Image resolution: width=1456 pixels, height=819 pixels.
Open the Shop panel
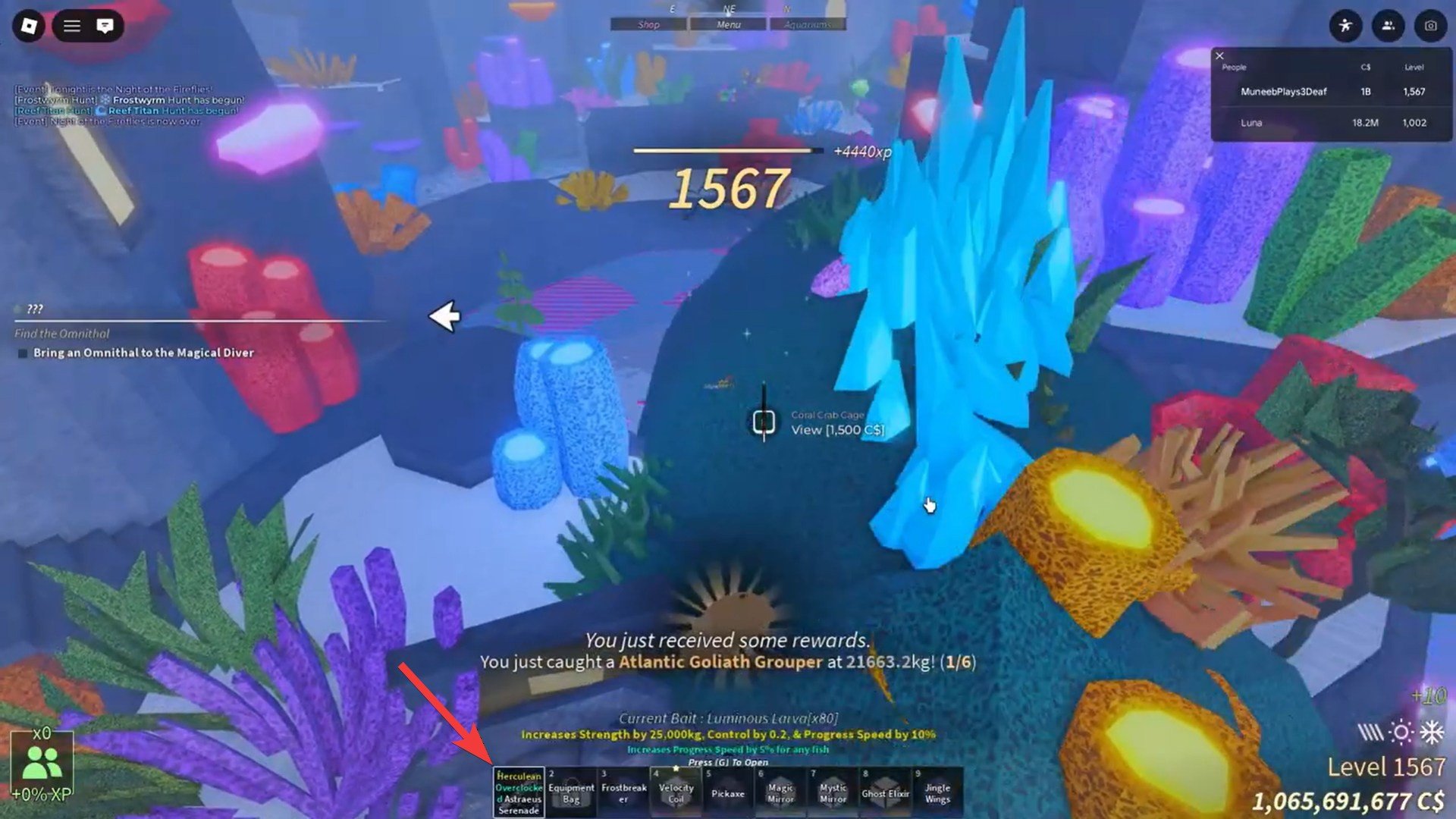(647, 24)
